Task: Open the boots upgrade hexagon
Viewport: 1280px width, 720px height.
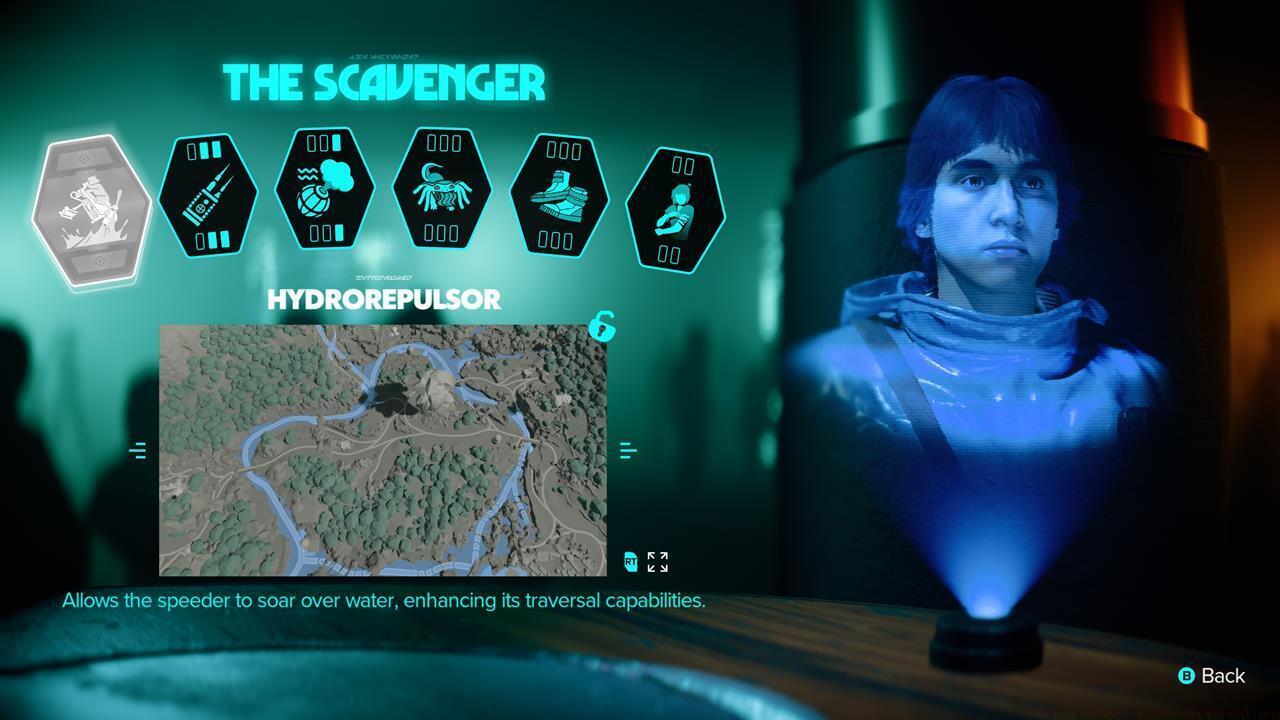Action: pyautogui.click(x=559, y=197)
